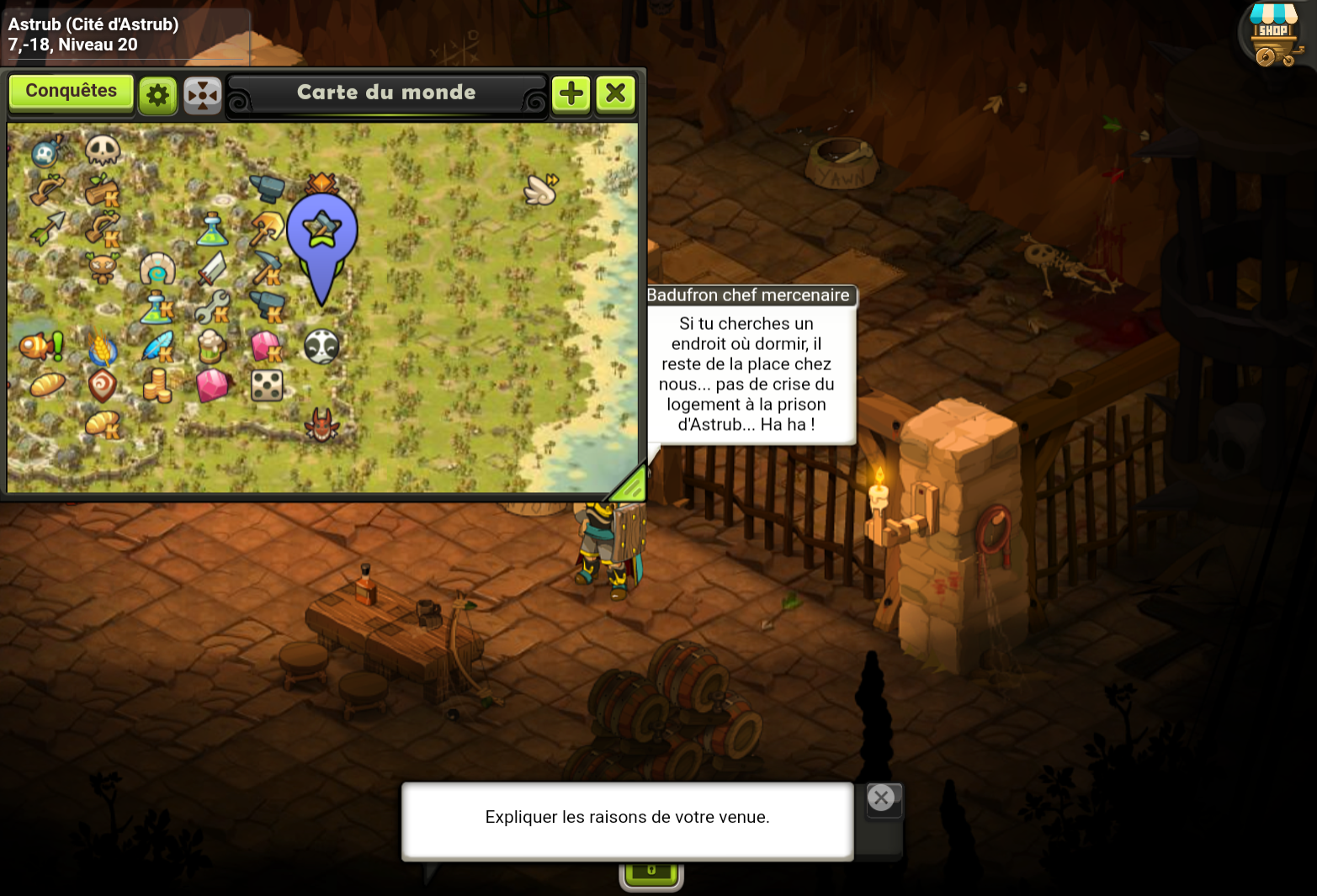The image size is (1317, 896).
Task: Click the white skull marker on the map
Action: point(103,151)
